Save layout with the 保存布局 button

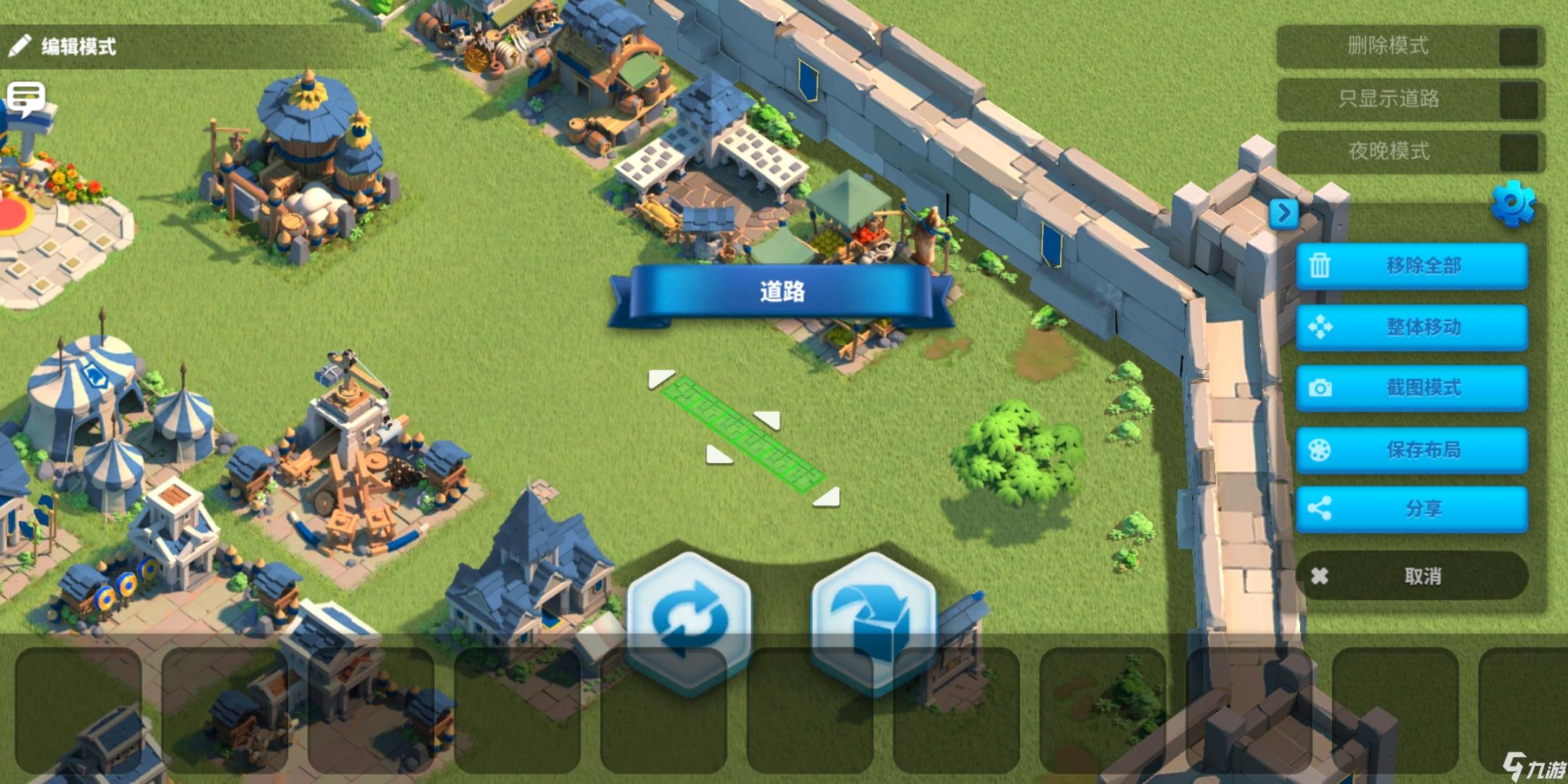coord(1411,450)
